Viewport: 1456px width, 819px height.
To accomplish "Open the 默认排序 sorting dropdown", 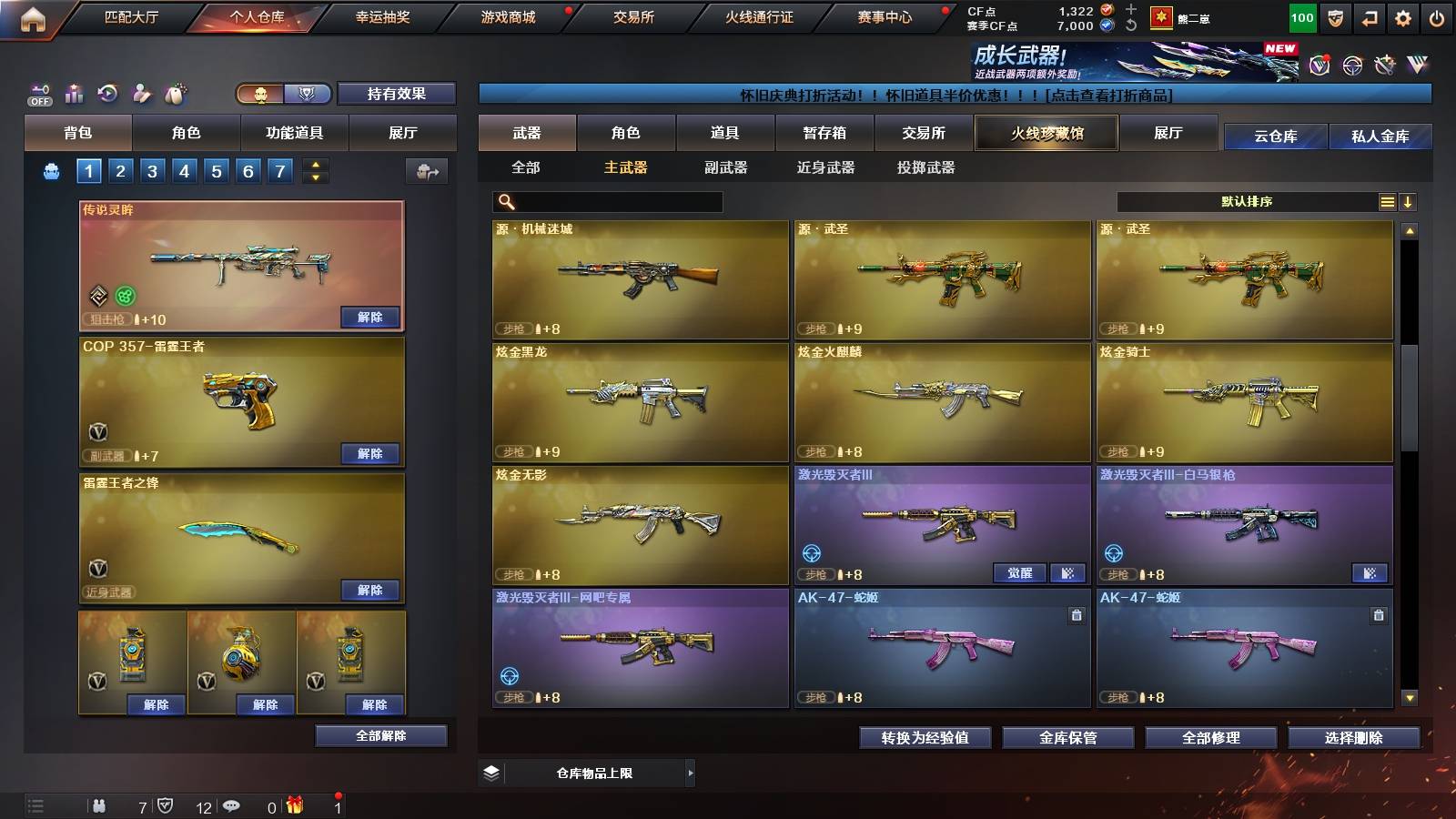I will [1247, 201].
